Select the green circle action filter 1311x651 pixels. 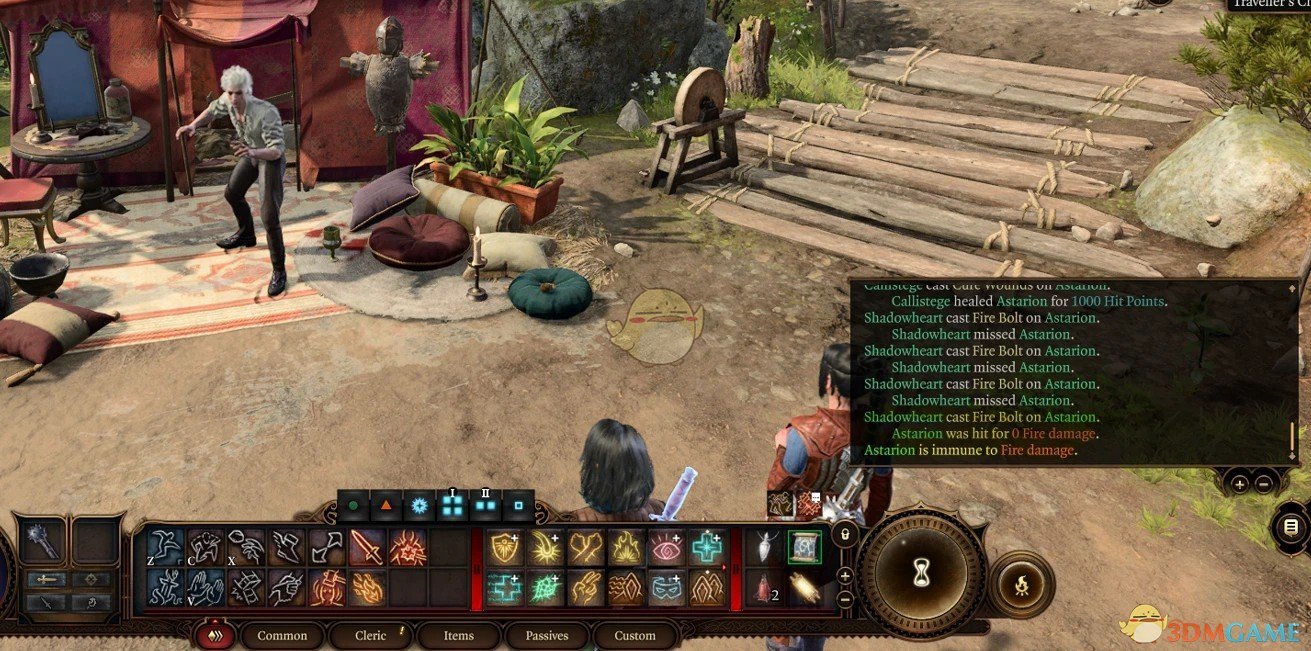[x=353, y=506]
